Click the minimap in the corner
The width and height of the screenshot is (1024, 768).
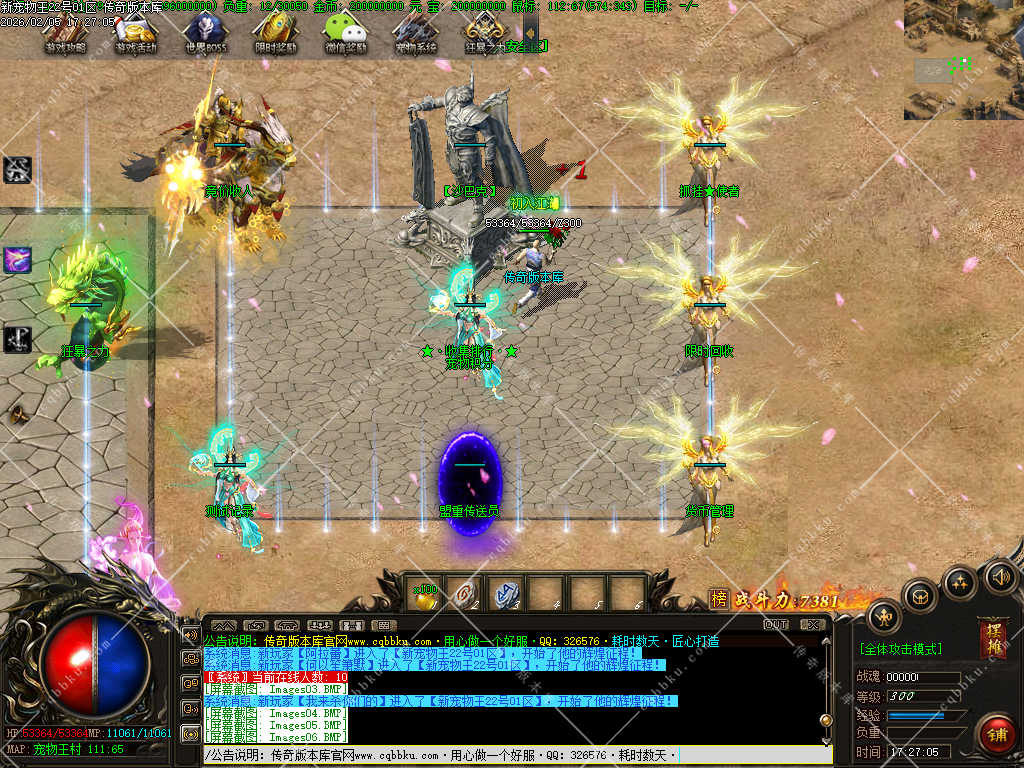pyautogui.click(x=963, y=60)
